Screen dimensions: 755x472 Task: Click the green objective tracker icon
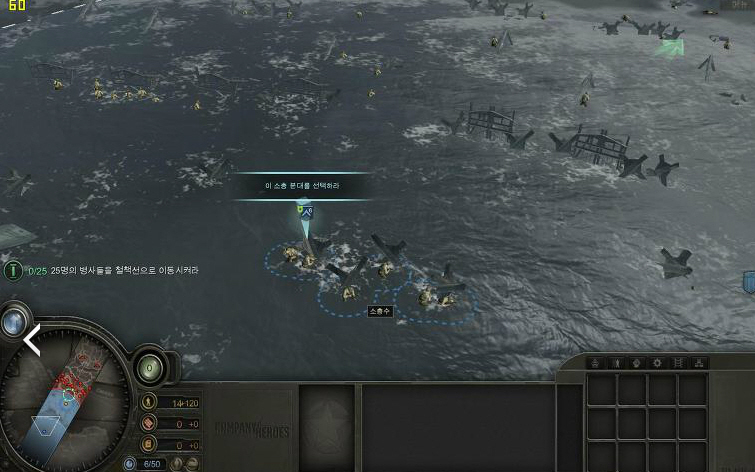13,270
